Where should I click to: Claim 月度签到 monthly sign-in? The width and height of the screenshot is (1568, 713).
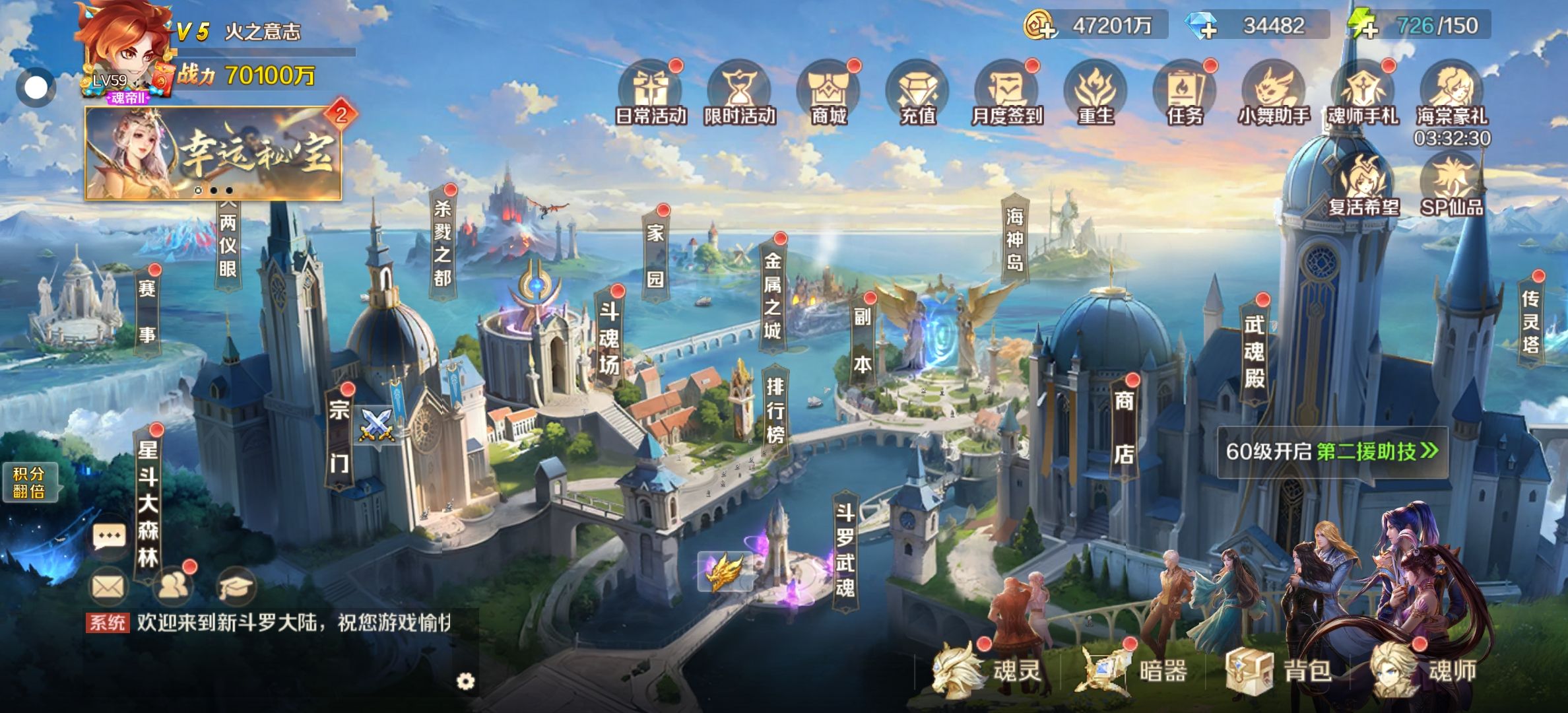1006,93
